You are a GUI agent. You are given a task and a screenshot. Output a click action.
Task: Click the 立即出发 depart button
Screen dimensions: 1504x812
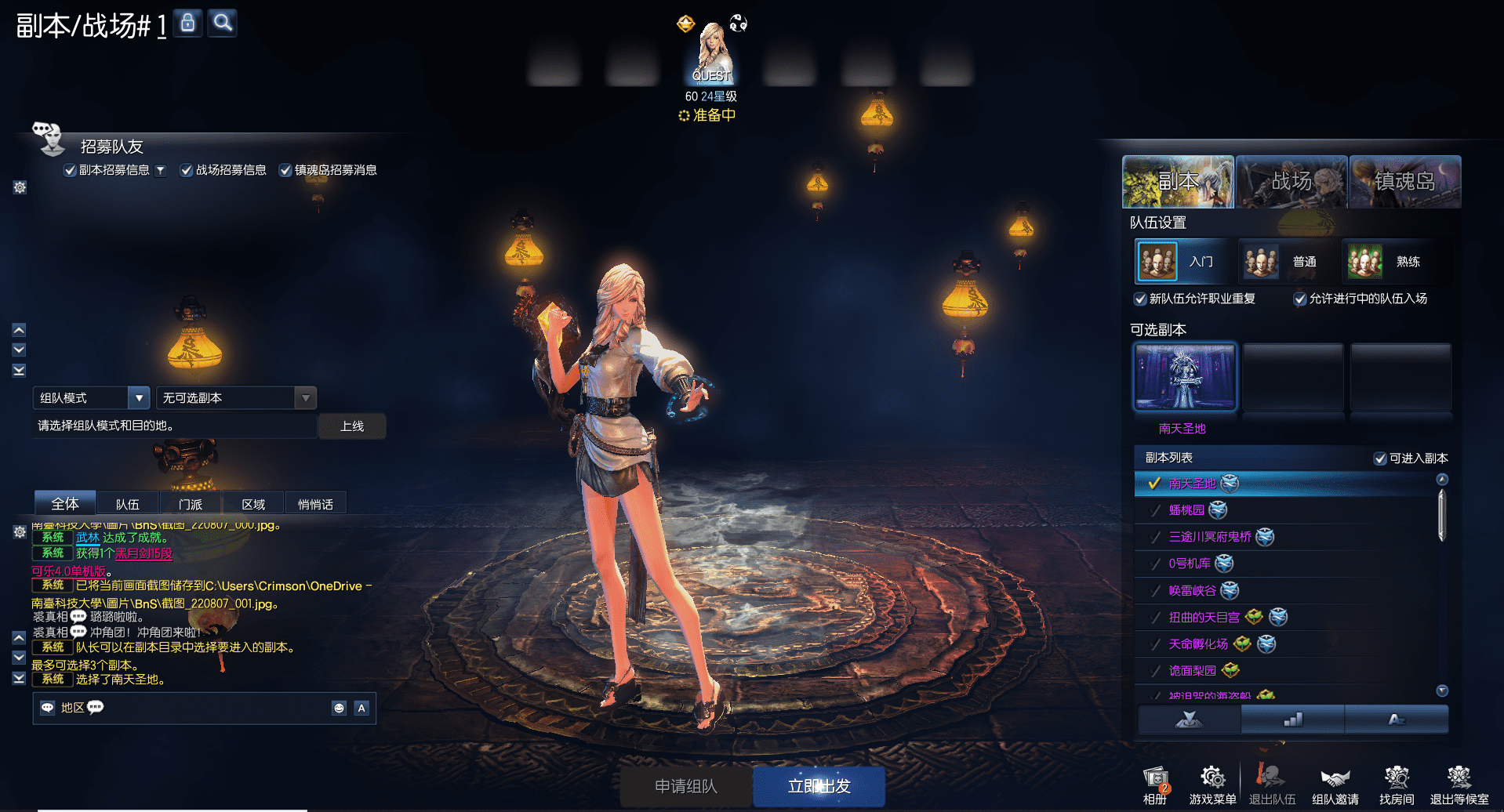point(819,786)
